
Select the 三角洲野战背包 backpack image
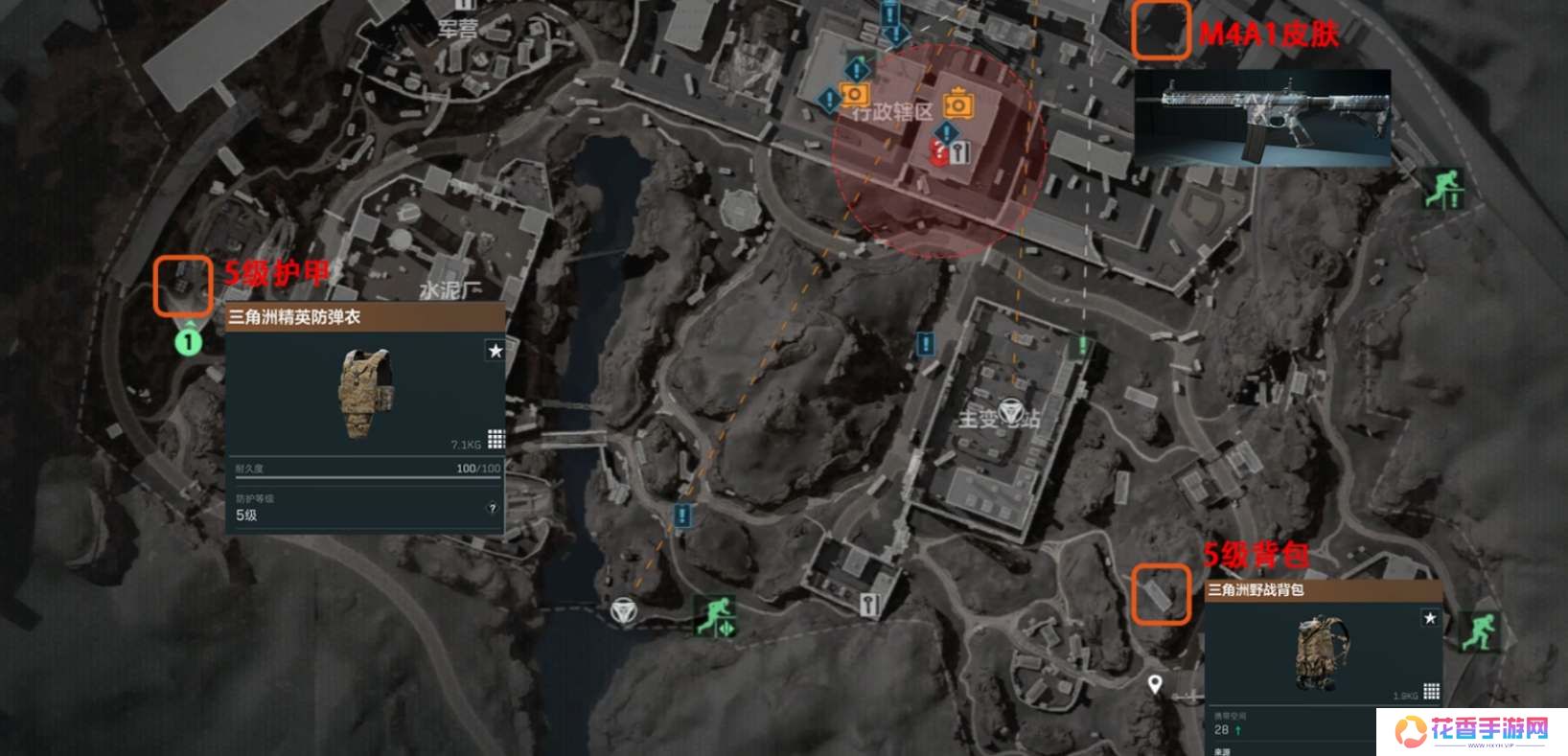tap(1322, 653)
